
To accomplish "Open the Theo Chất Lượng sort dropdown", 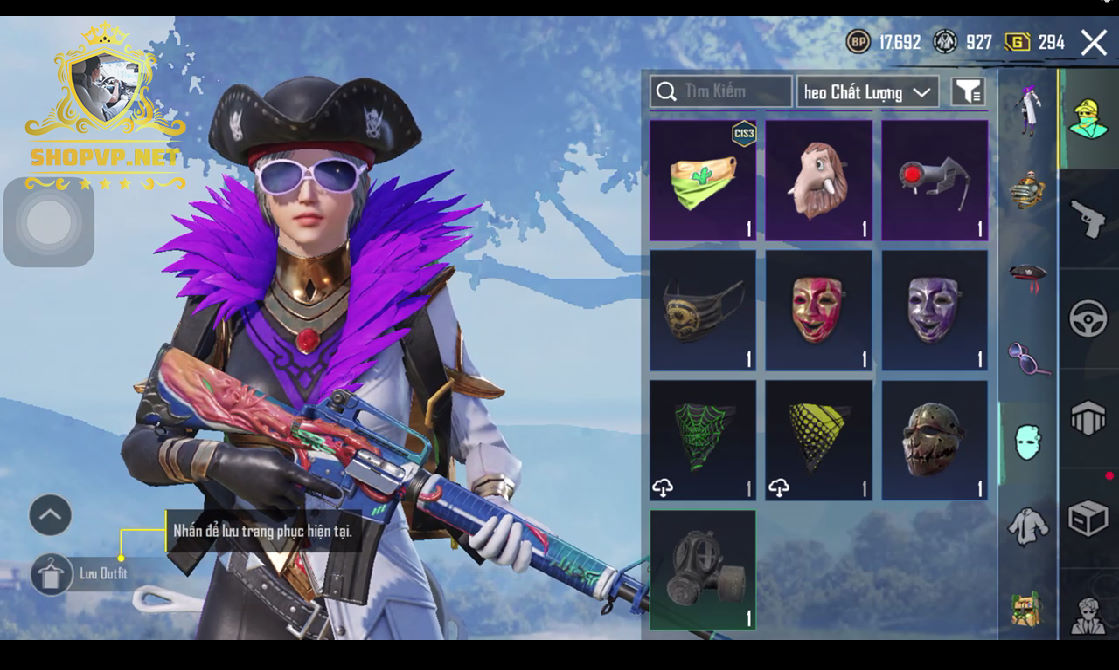I will pos(867,92).
